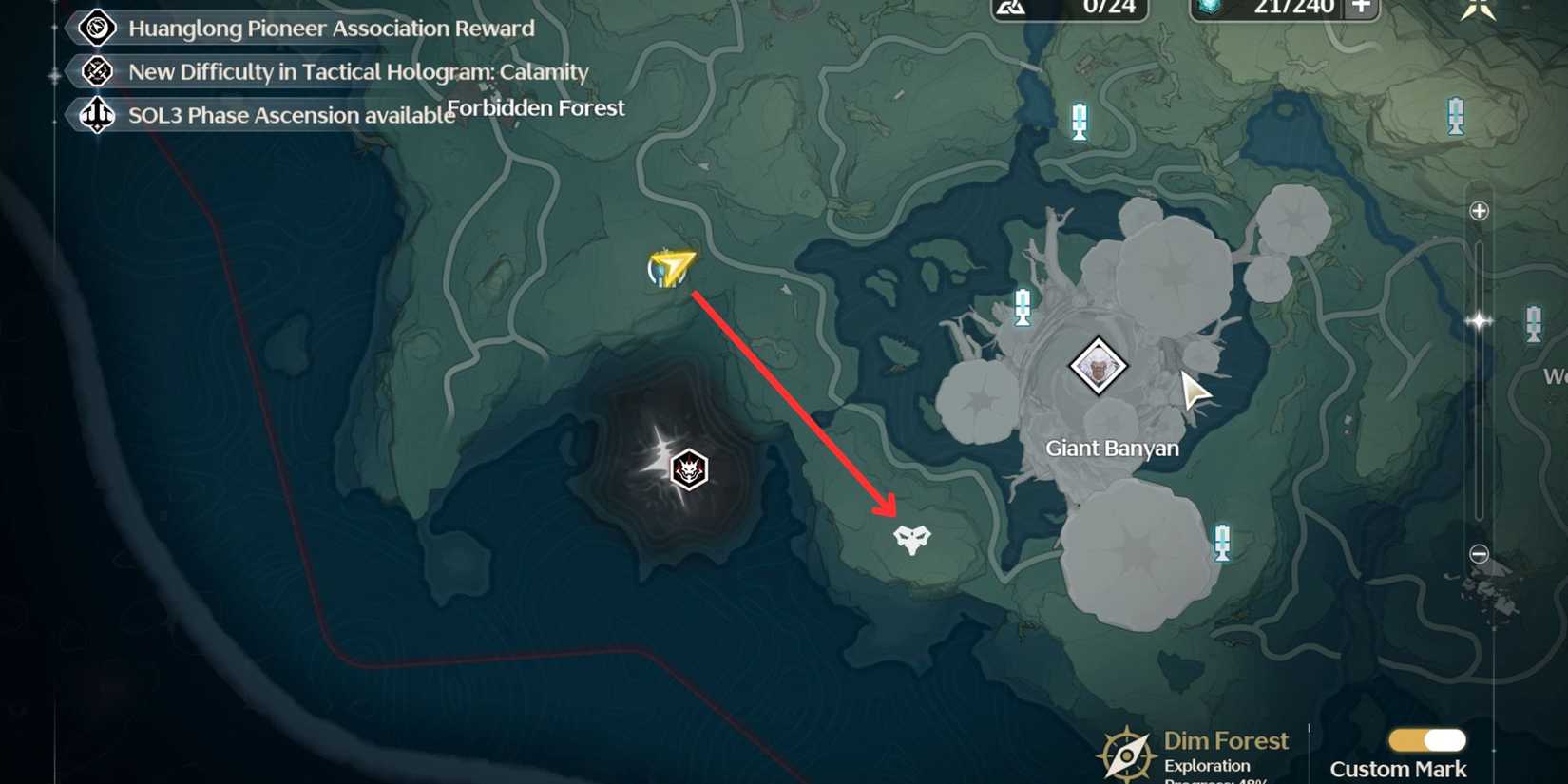Select the player position arrow marker

[x=671, y=268]
